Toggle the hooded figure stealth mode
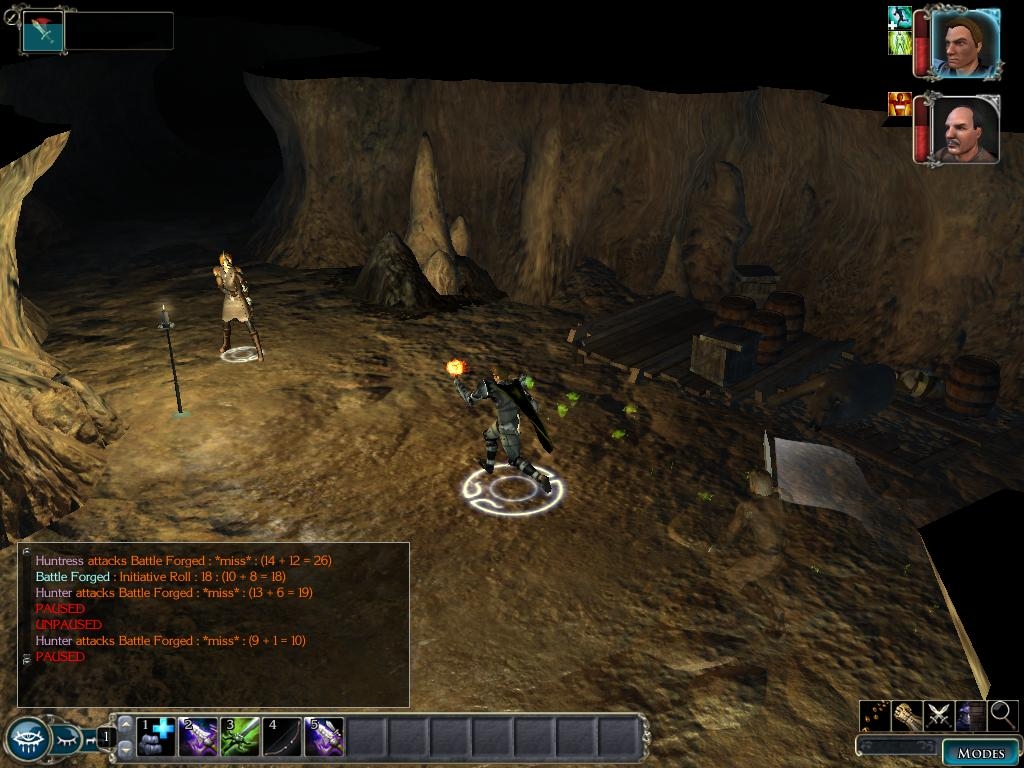The height and width of the screenshot is (768, 1024). pos(971,715)
